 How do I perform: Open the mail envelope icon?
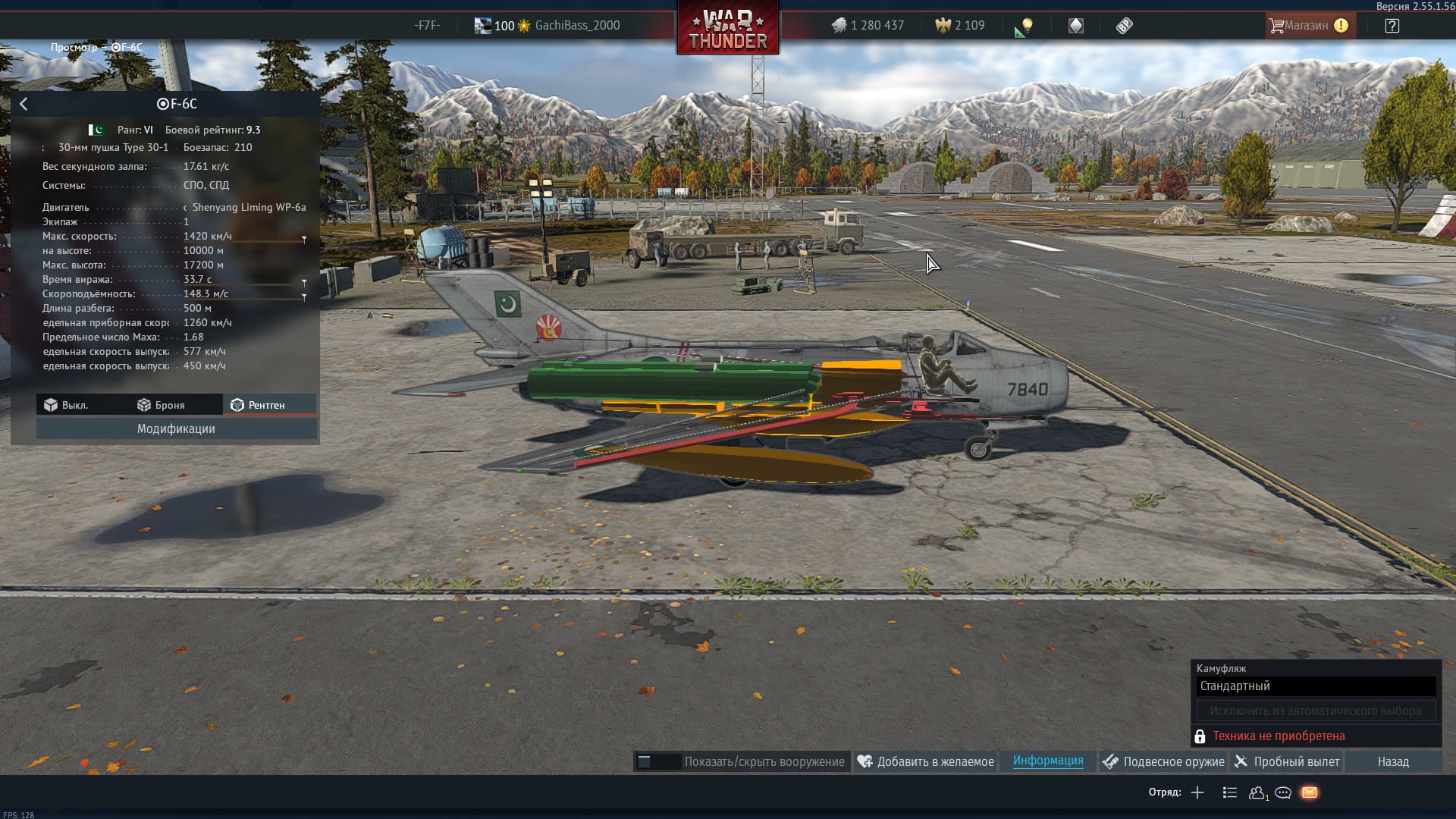tap(1310, 792)
